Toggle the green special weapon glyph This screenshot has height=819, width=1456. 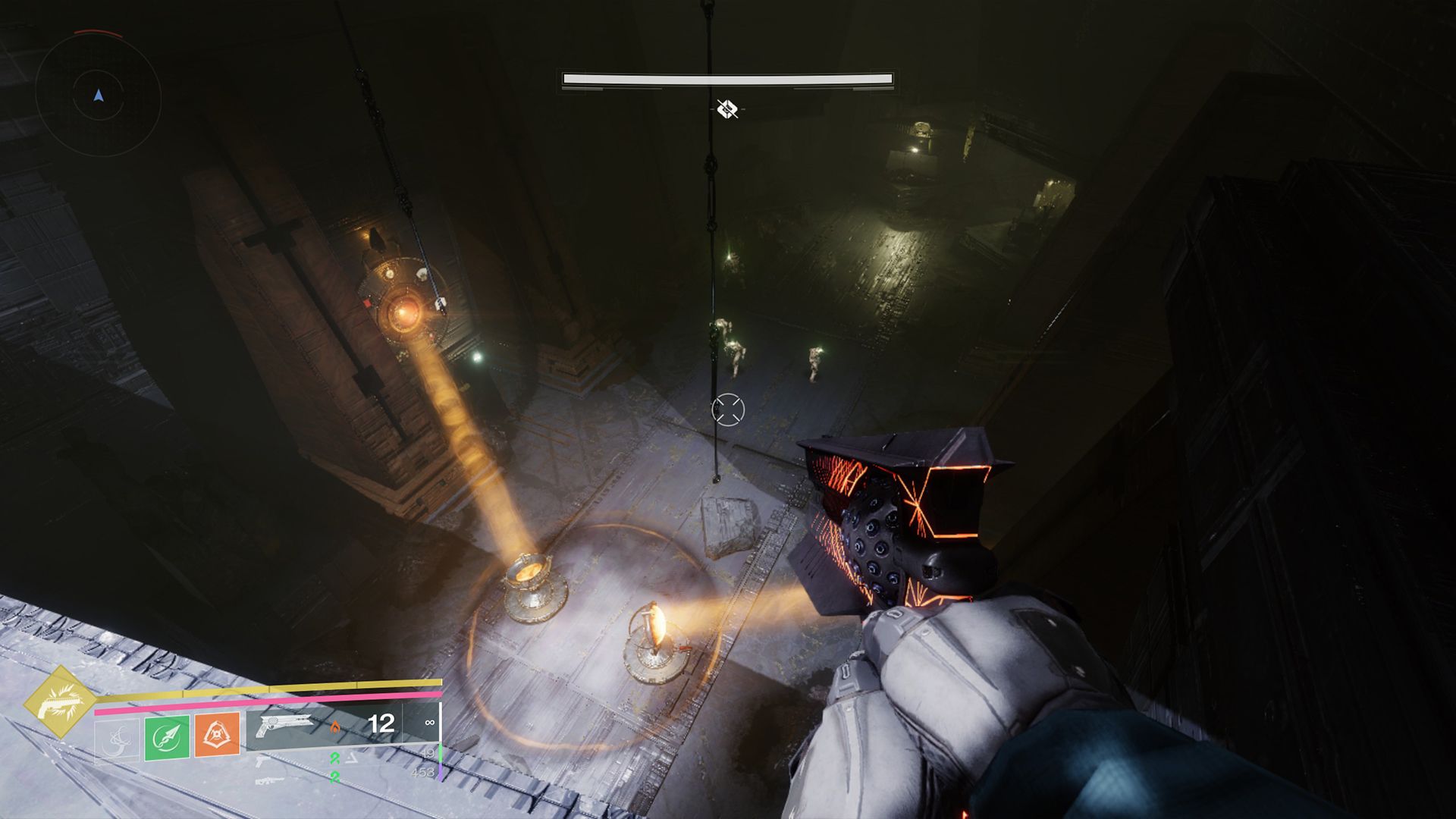click(336, 758)
